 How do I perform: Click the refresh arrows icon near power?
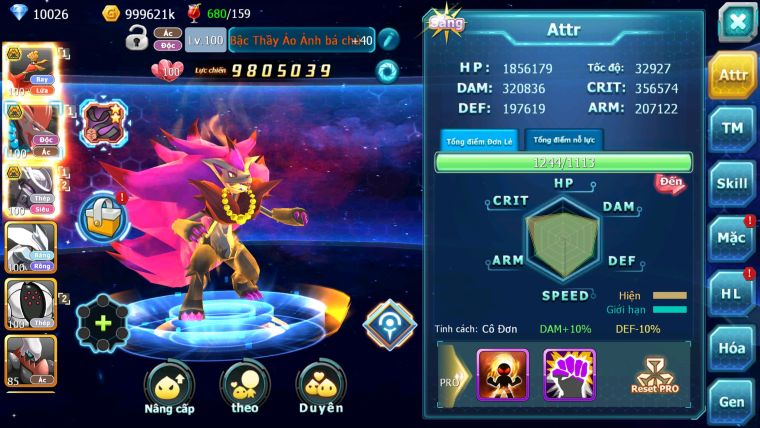point(386,71)
